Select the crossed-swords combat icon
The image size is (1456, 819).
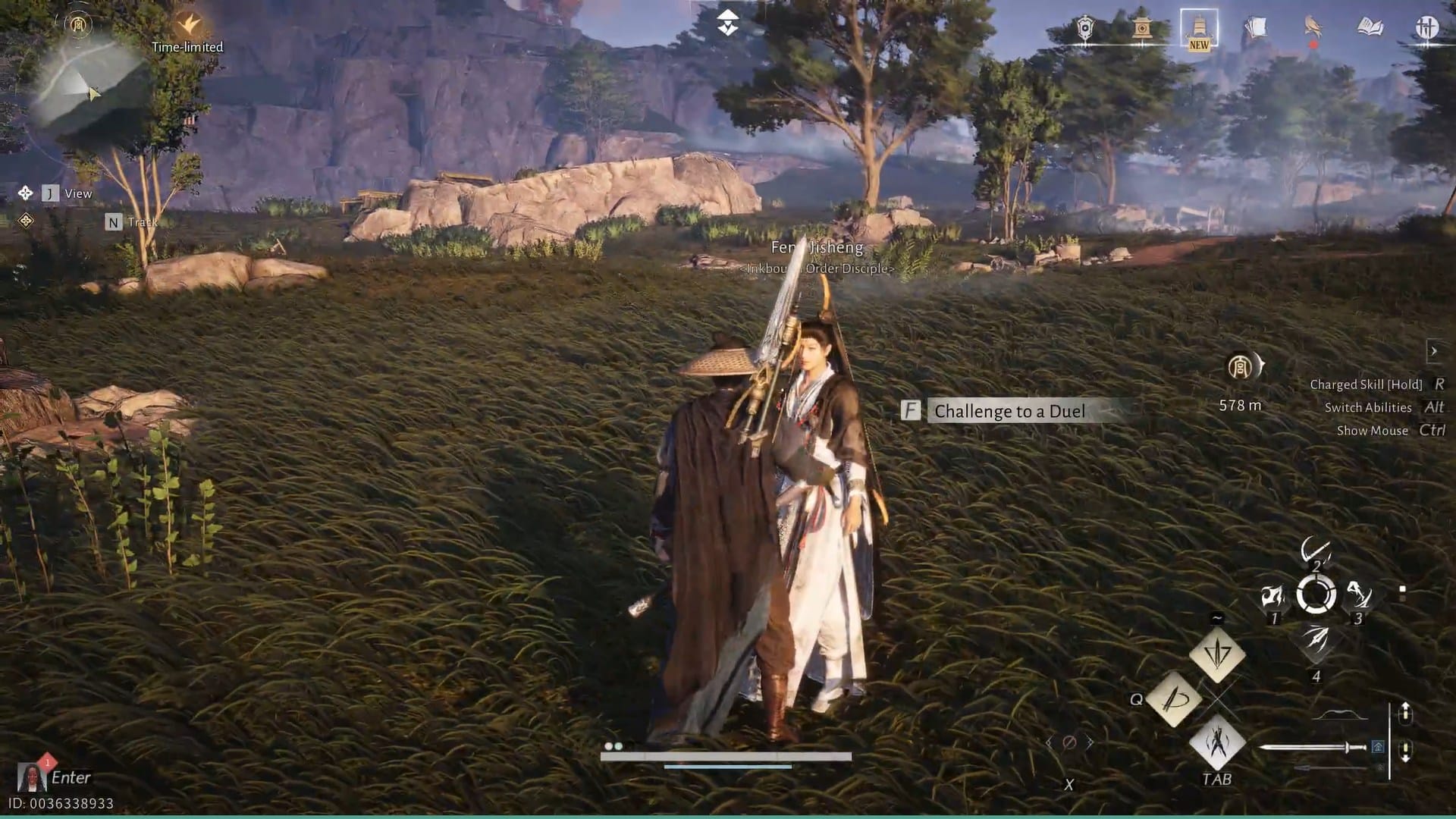[x=1426, y=28]
